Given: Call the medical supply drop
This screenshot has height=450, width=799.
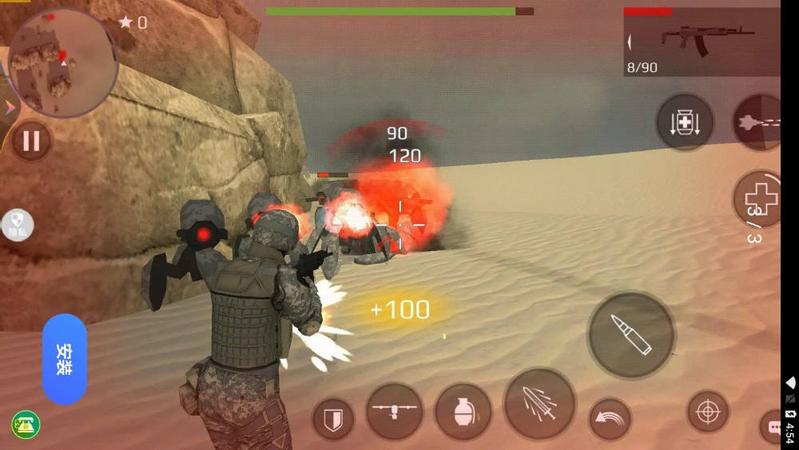Looking at the screenshot, I should 685,122.
